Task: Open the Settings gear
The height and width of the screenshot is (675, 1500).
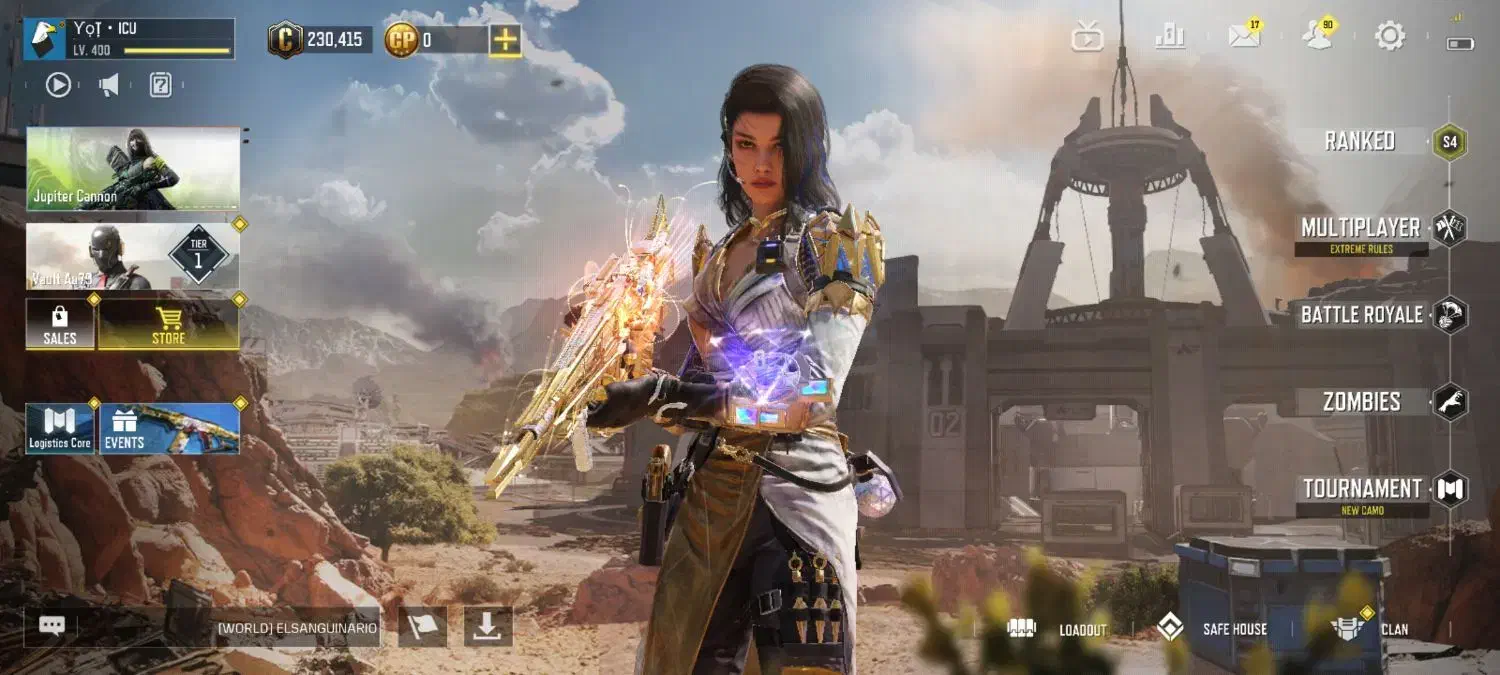Action: (x=1390, y=37)
